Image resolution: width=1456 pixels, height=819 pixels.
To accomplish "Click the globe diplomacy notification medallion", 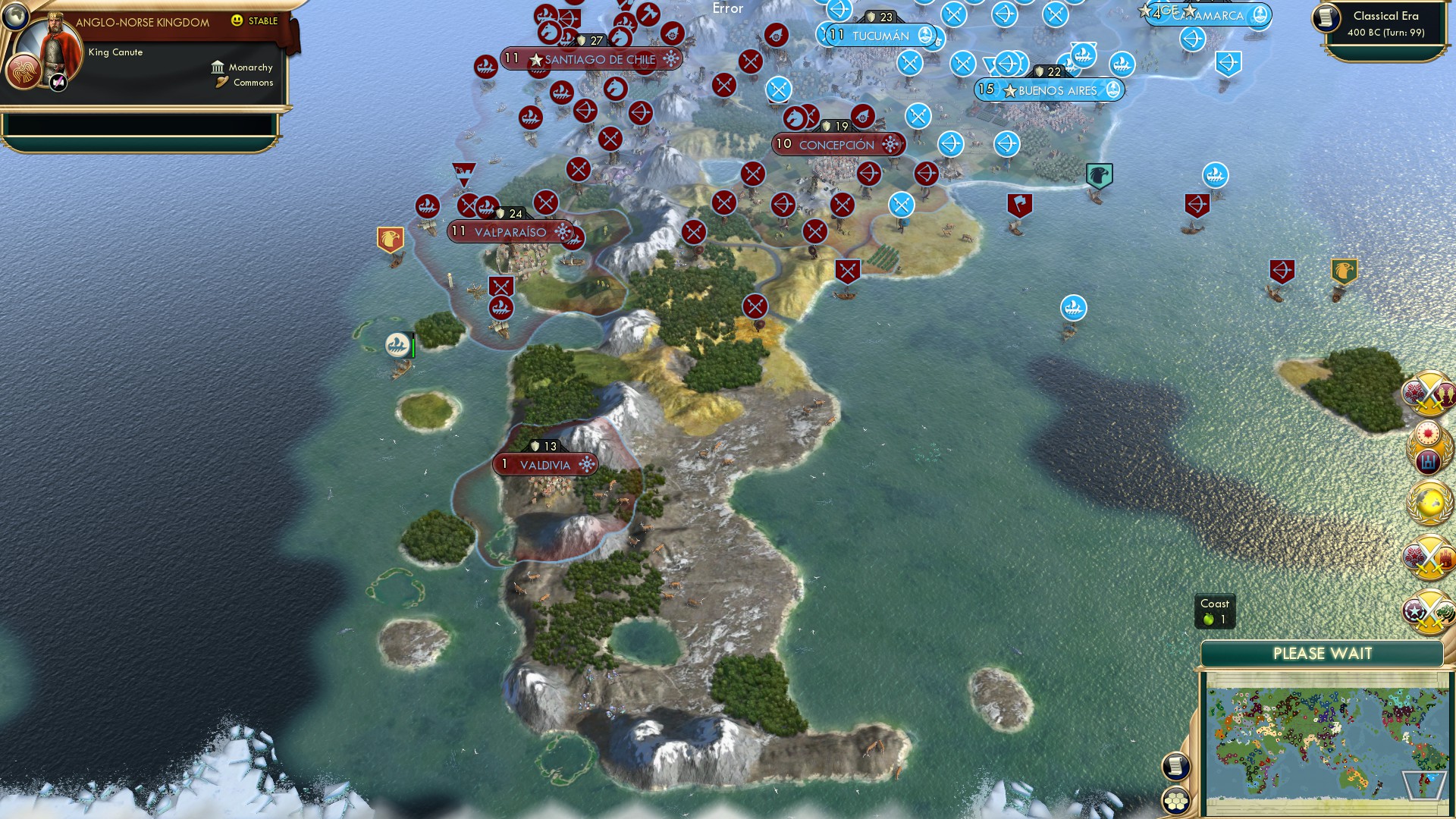I will 1427,500.
